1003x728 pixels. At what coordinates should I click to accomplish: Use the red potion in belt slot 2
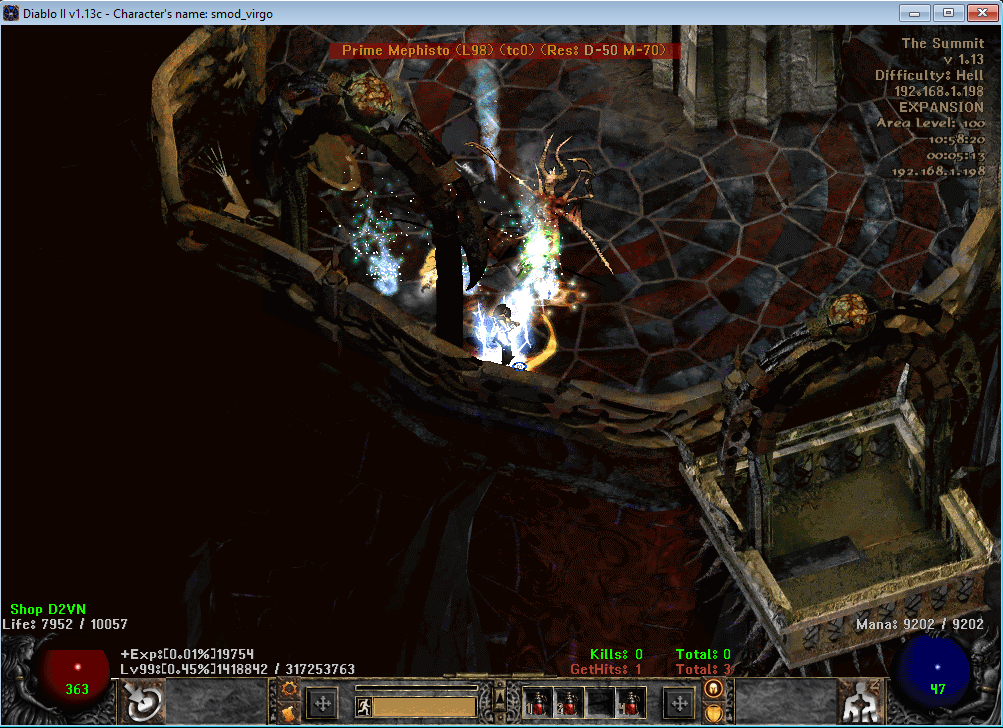point(571,702)
